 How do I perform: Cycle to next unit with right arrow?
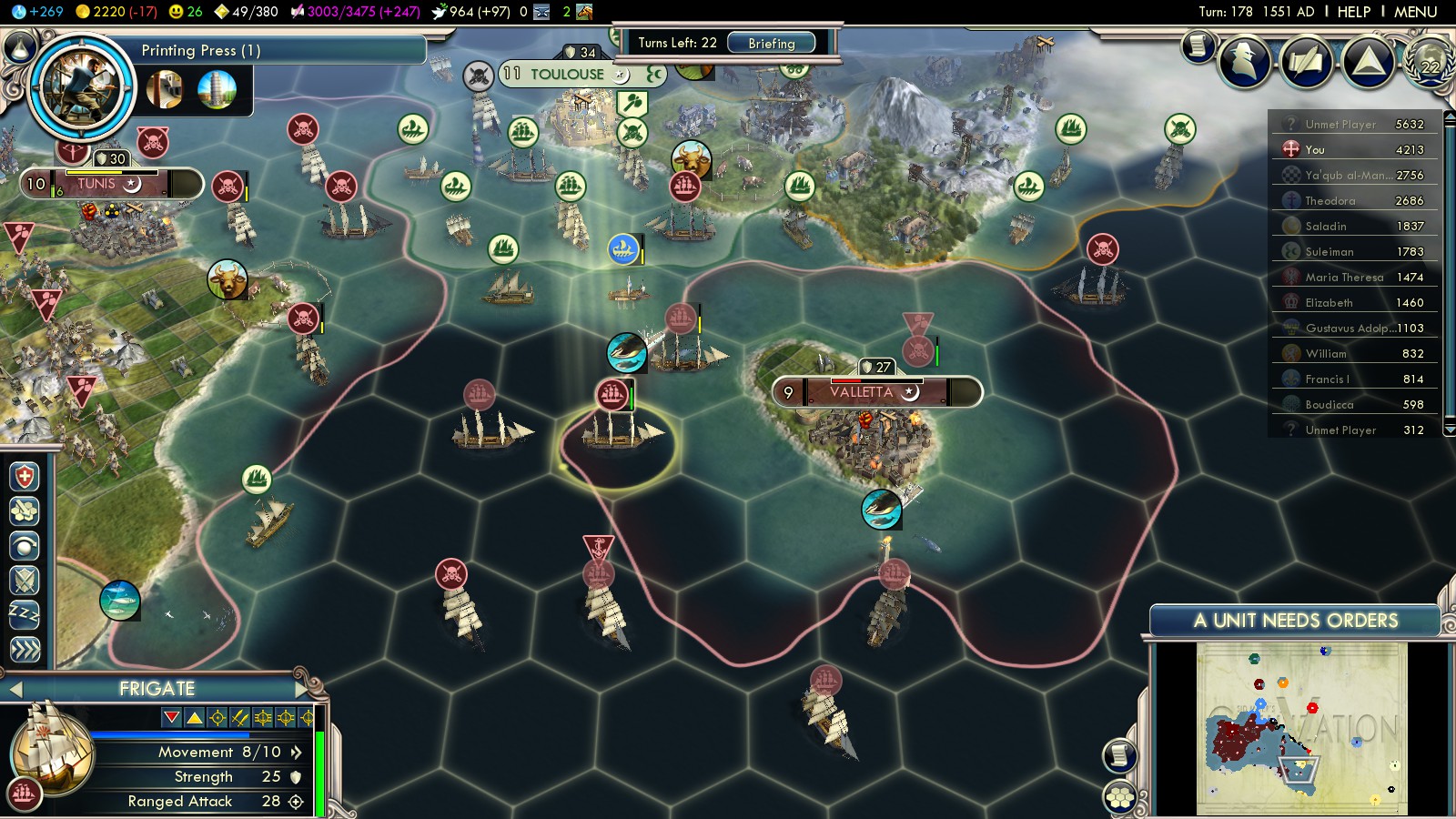click(x=302, y=689)
